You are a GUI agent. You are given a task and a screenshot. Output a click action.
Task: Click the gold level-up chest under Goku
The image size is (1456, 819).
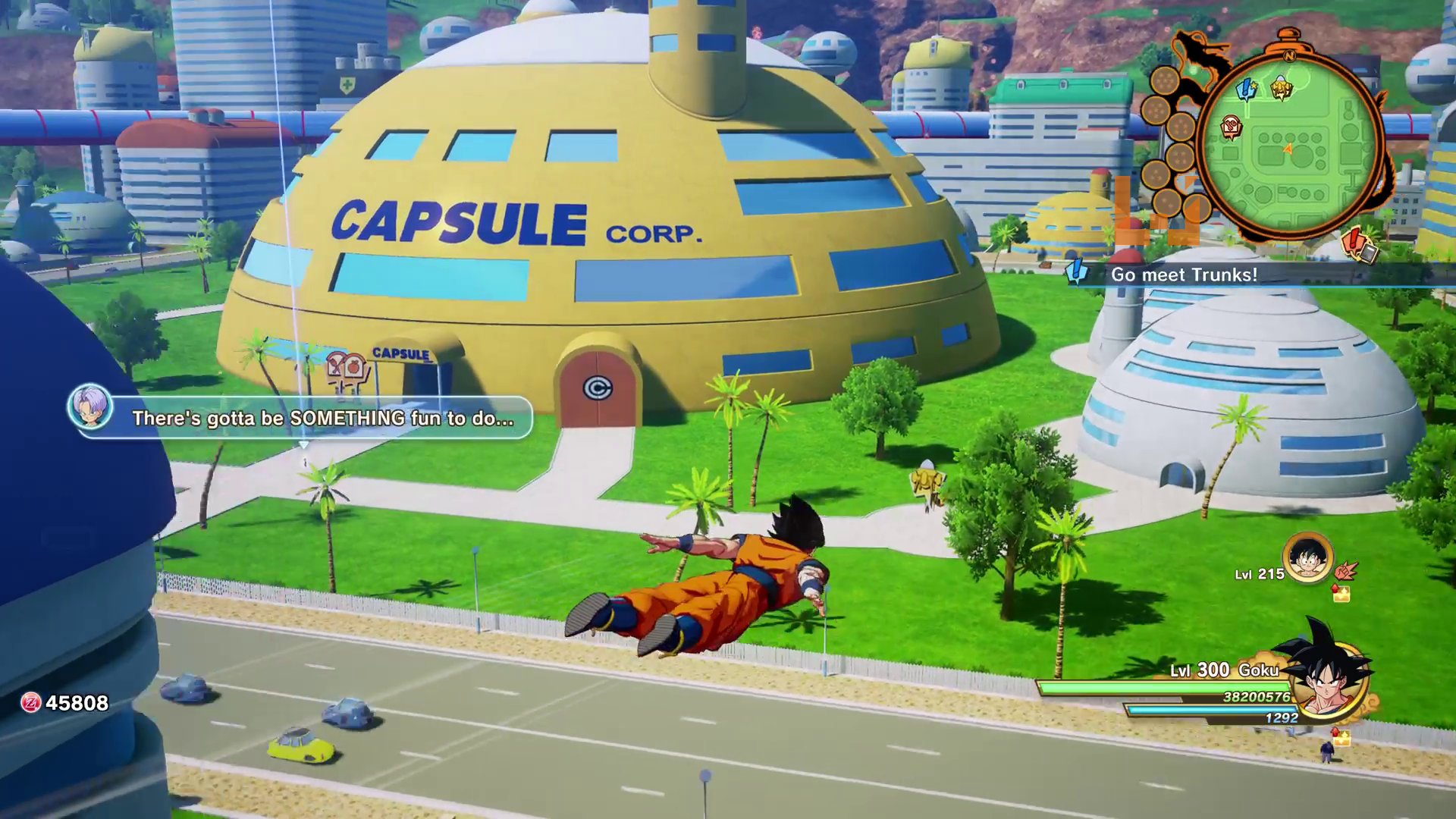click(x=1341, y=737)
